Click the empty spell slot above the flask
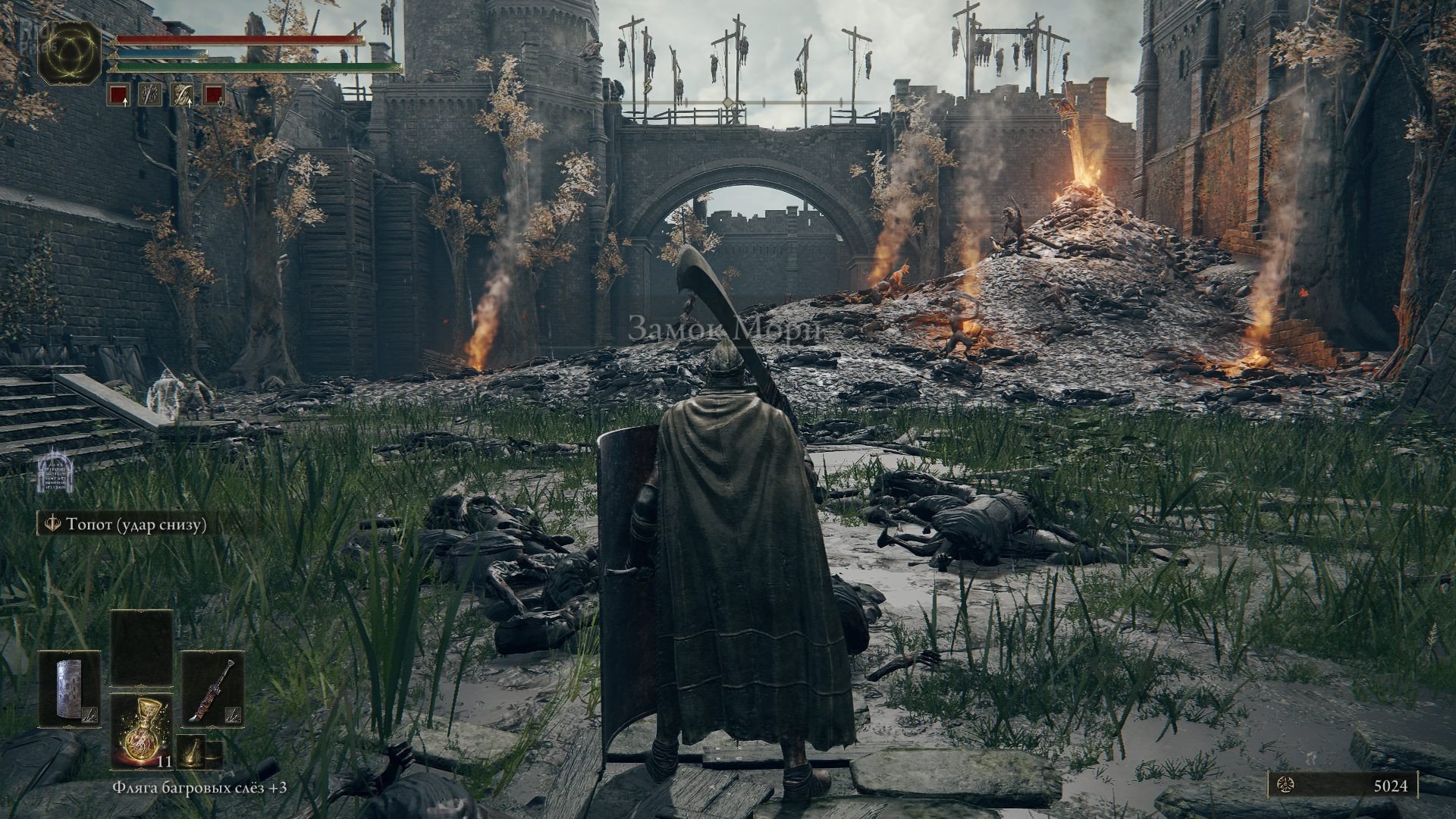Screen dimensions: 1456x819 142,649
